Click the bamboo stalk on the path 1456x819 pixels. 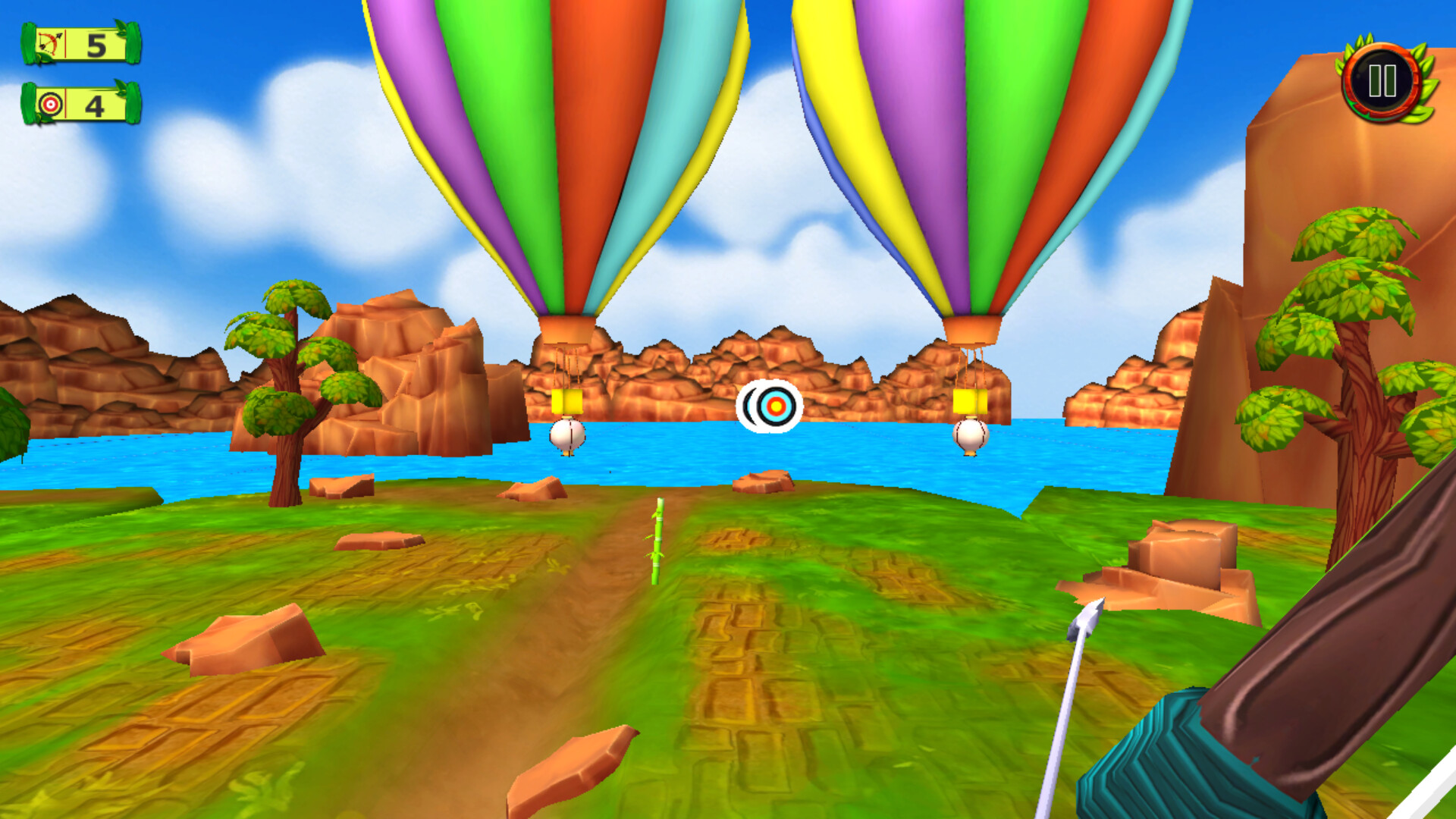tap(658, 538)
